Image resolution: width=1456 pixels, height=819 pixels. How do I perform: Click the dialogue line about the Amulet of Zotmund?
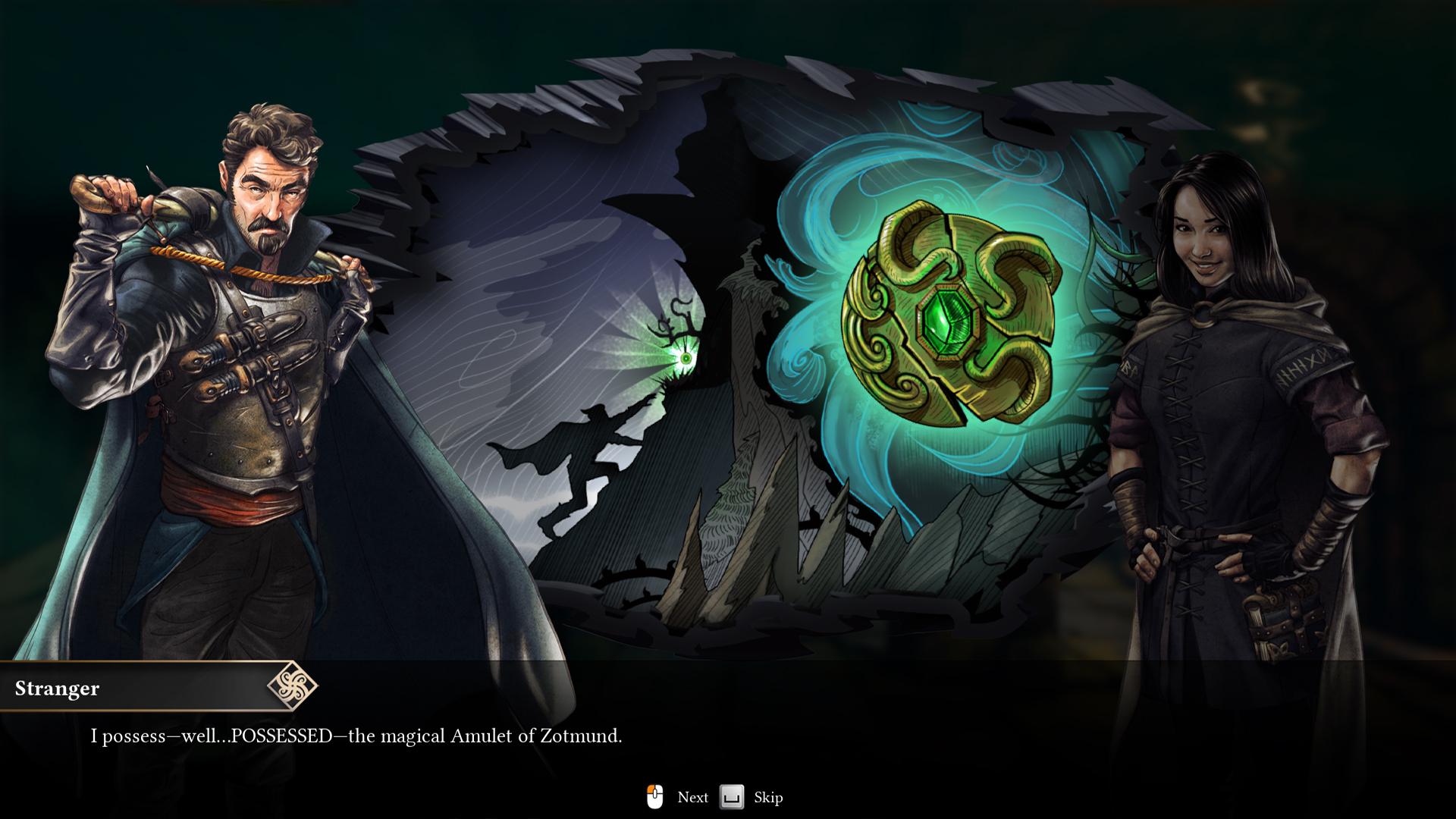click(x=356, y=735)
